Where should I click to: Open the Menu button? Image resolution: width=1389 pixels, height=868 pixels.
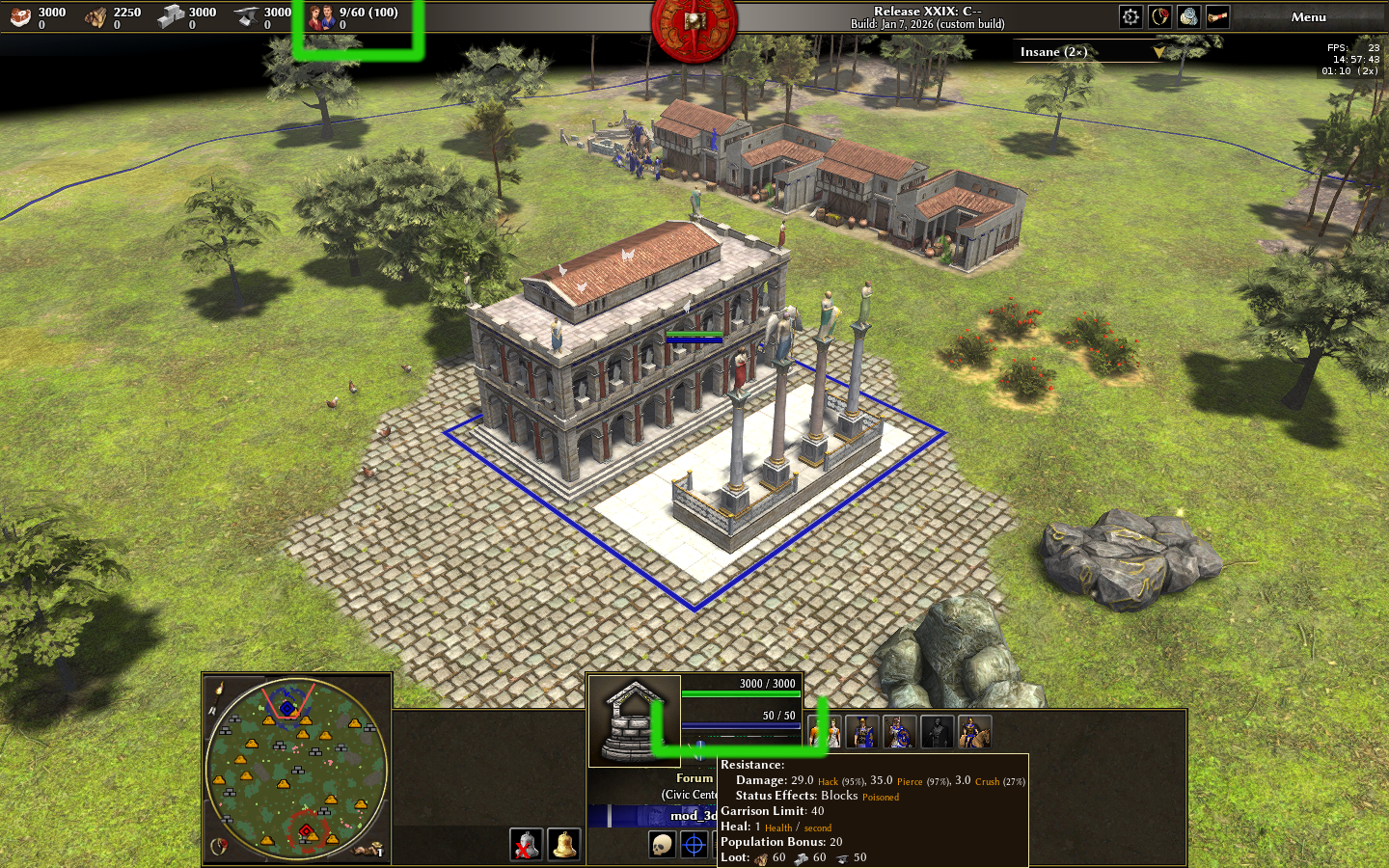click(x=1308, y=16)
